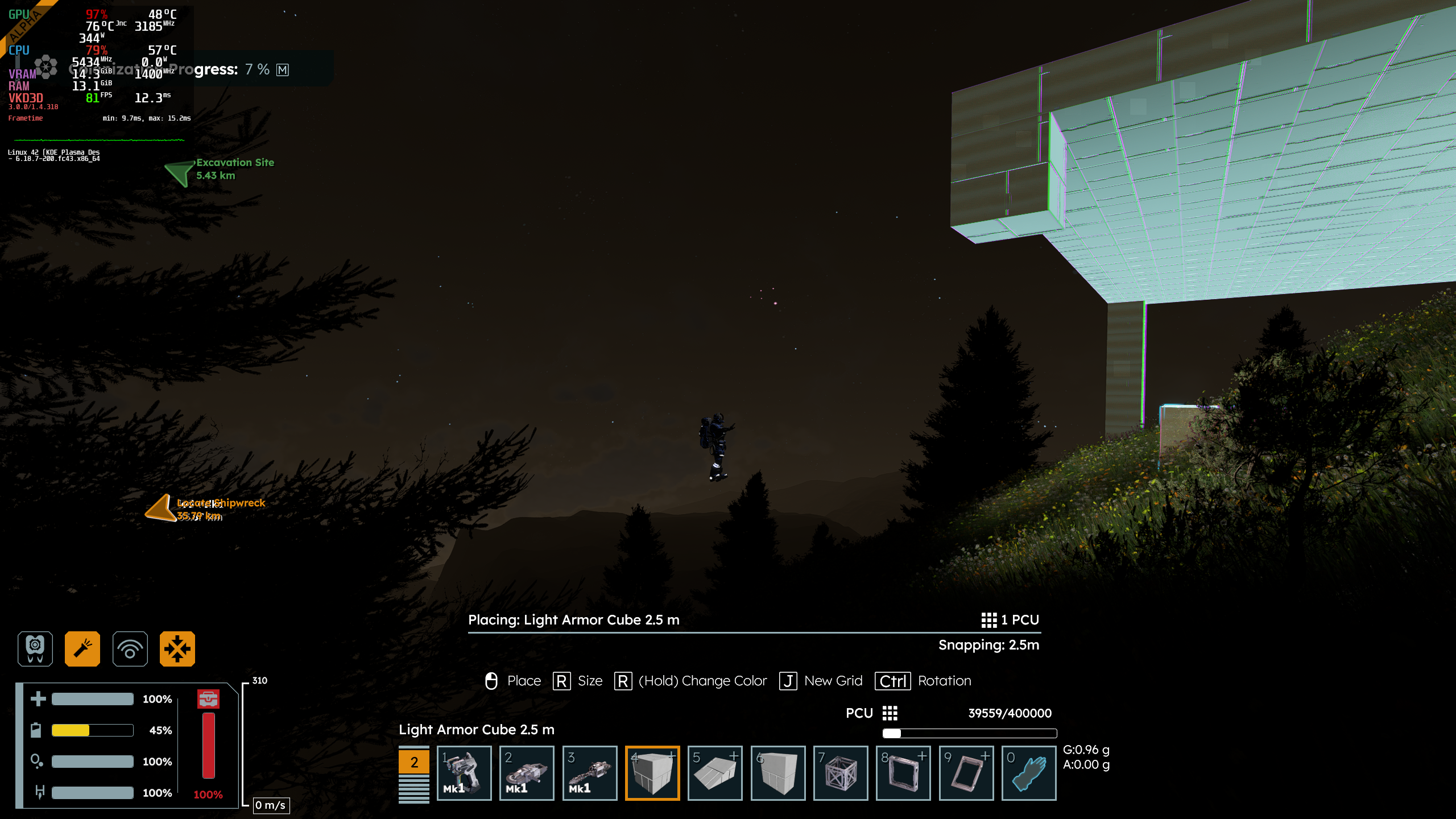
Task: Choose the Mk1 hand drill in slot 3
Action: (589, 772)
